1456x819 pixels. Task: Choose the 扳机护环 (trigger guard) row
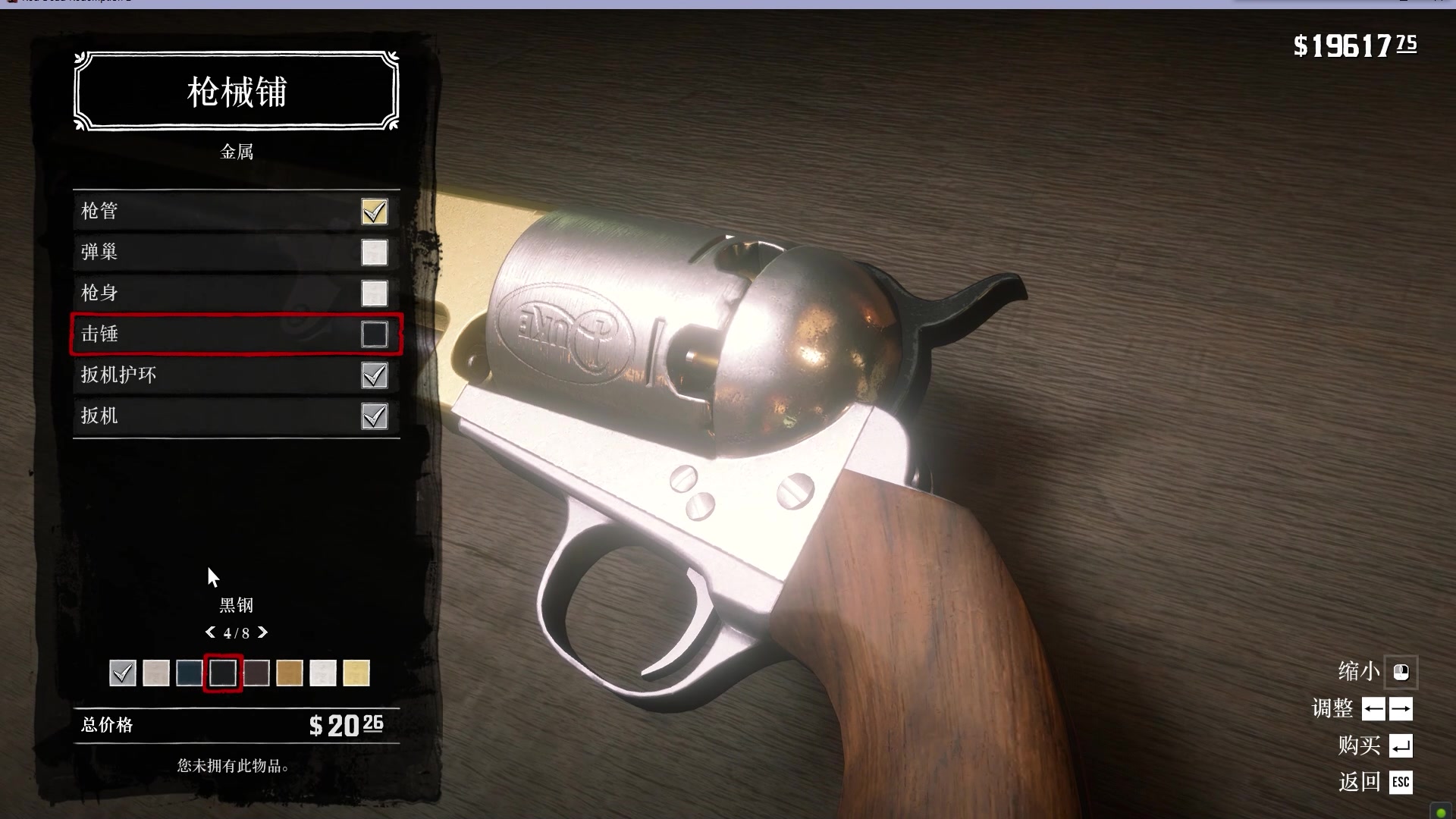pyautogui.click(x=236, y=375)
